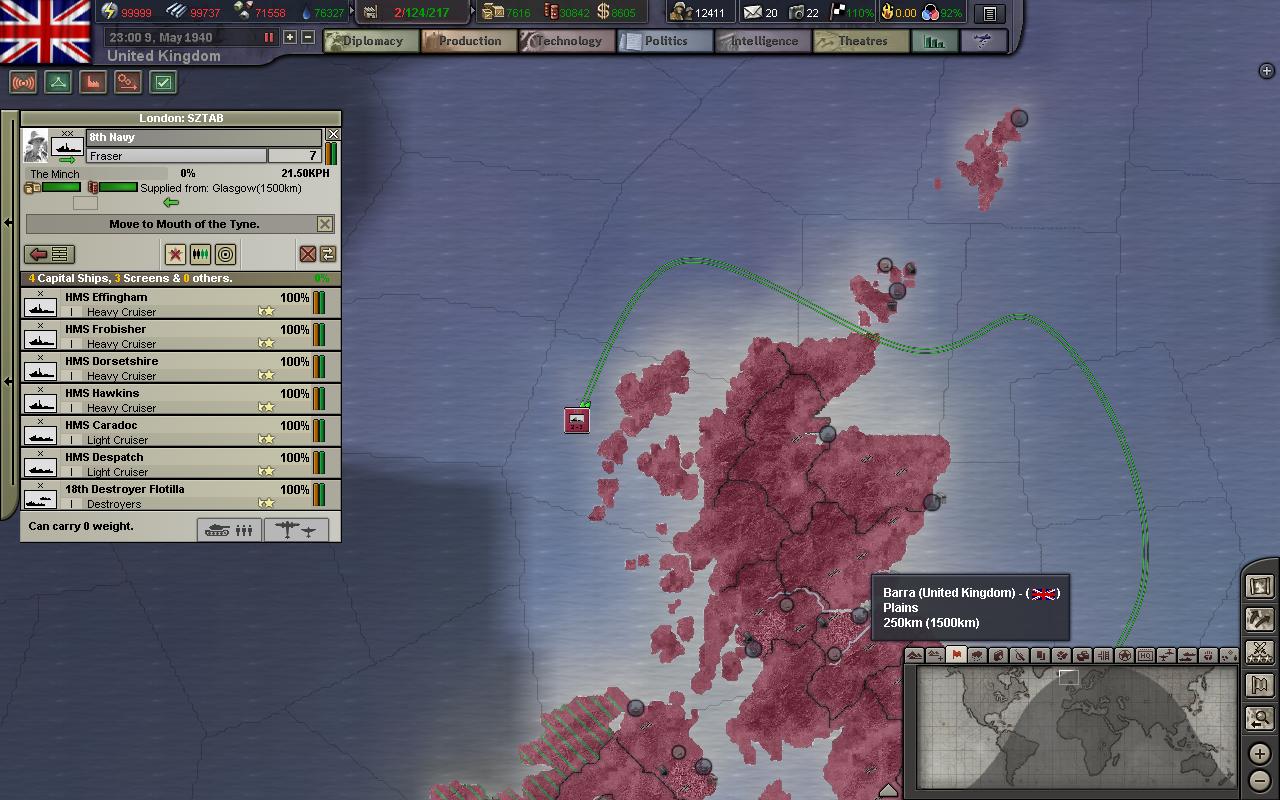Image resolution: width=1280 pixels, height=800 pixels.
Task: Cancel the Move to Mouth of the Tyne order
Action: (x=325, y=224)
